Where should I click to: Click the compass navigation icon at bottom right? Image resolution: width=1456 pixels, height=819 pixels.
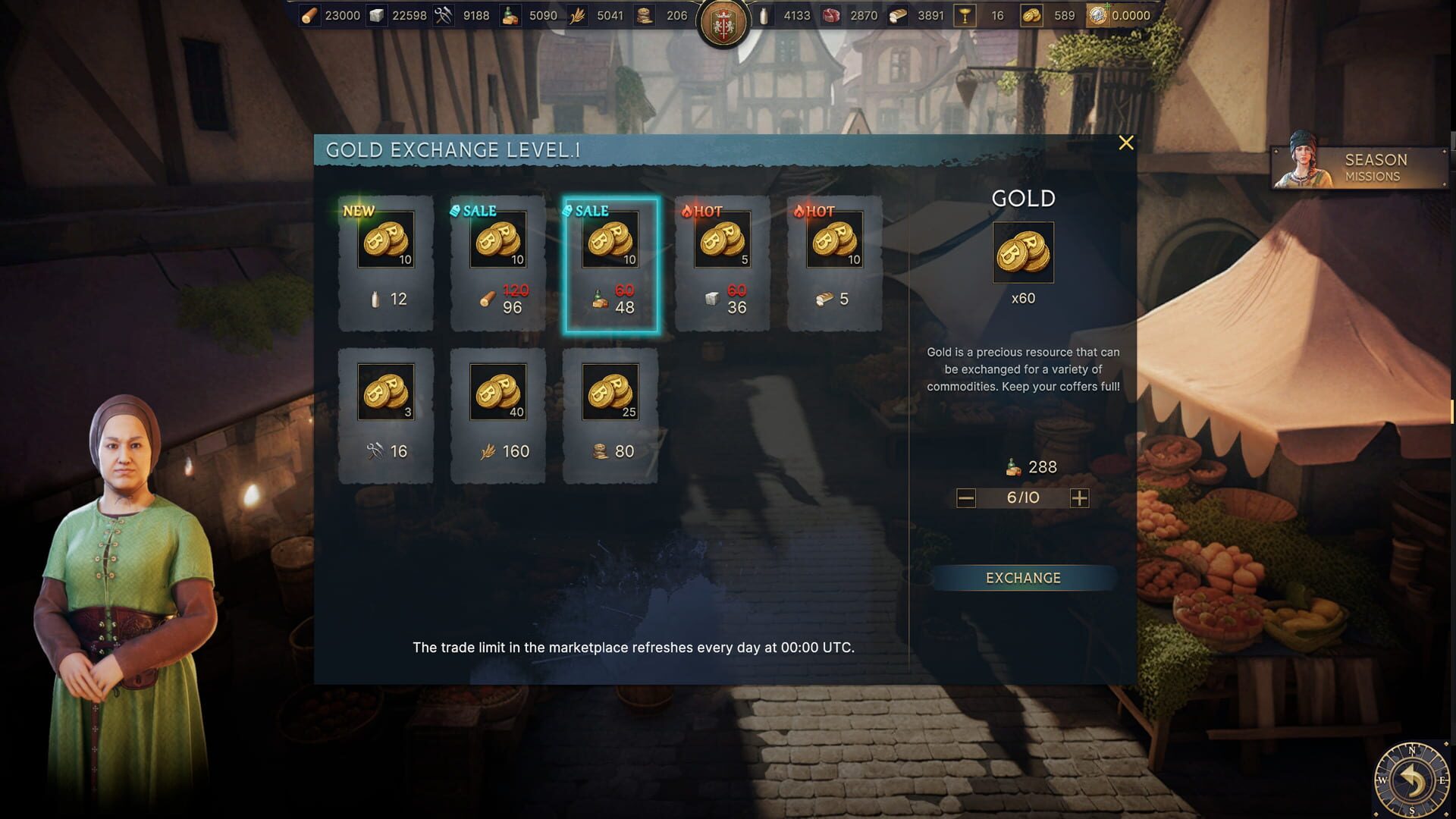pyautogui.click(x=1410, y=777)
